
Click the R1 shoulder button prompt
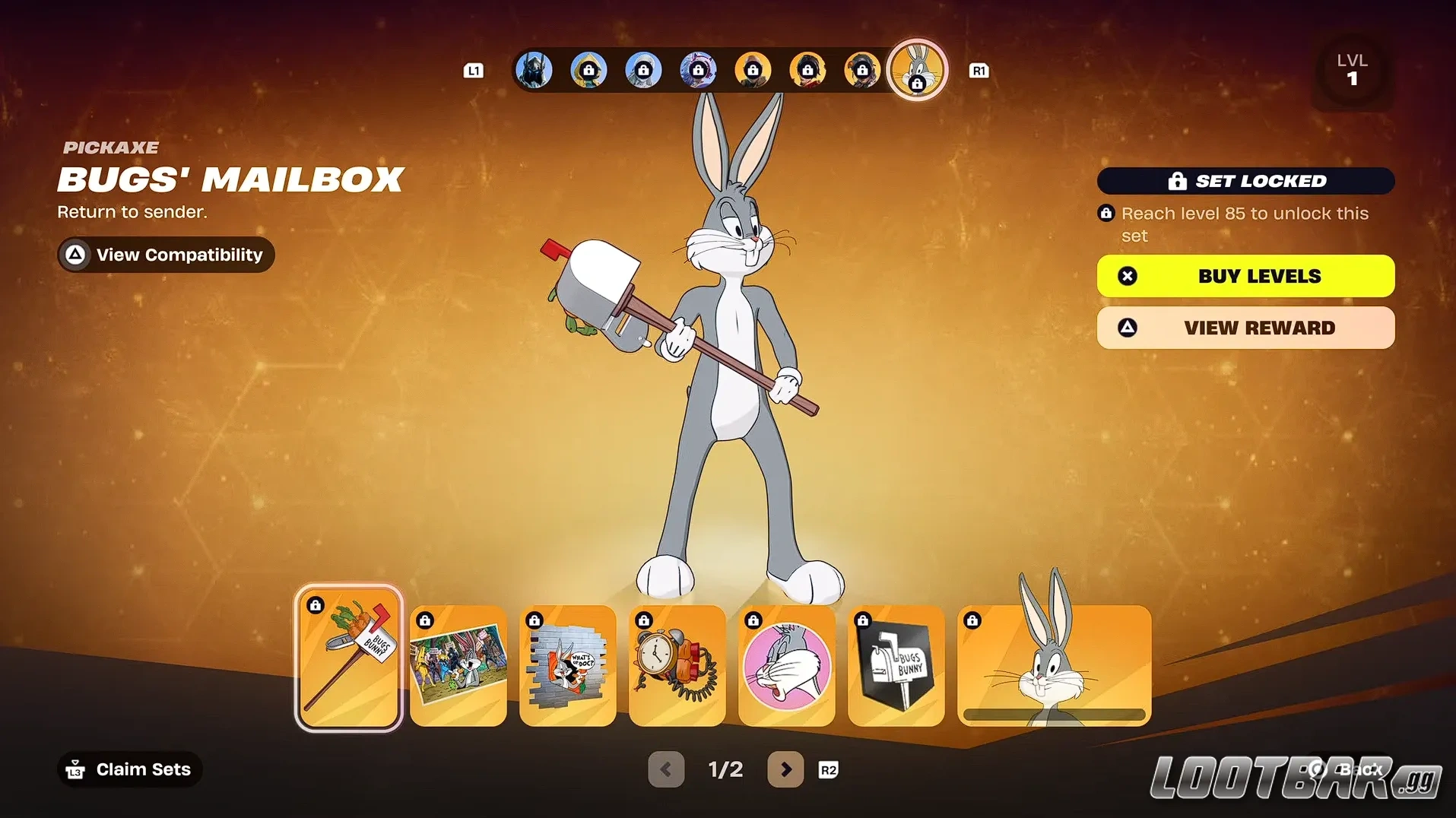[x=979, y=70]
